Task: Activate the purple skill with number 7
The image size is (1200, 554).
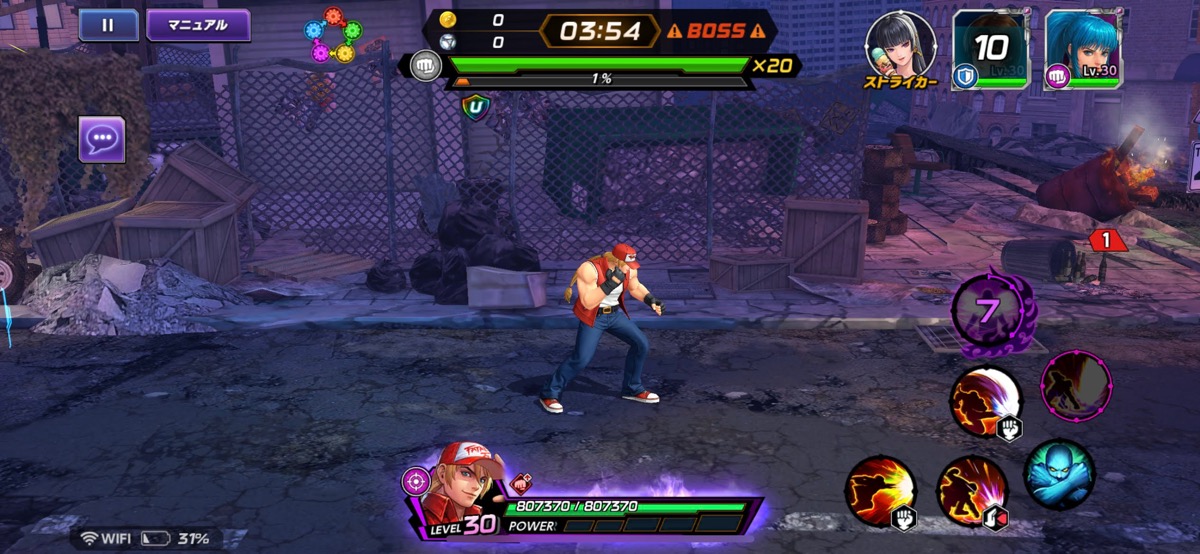Action: tap(988, 310)
